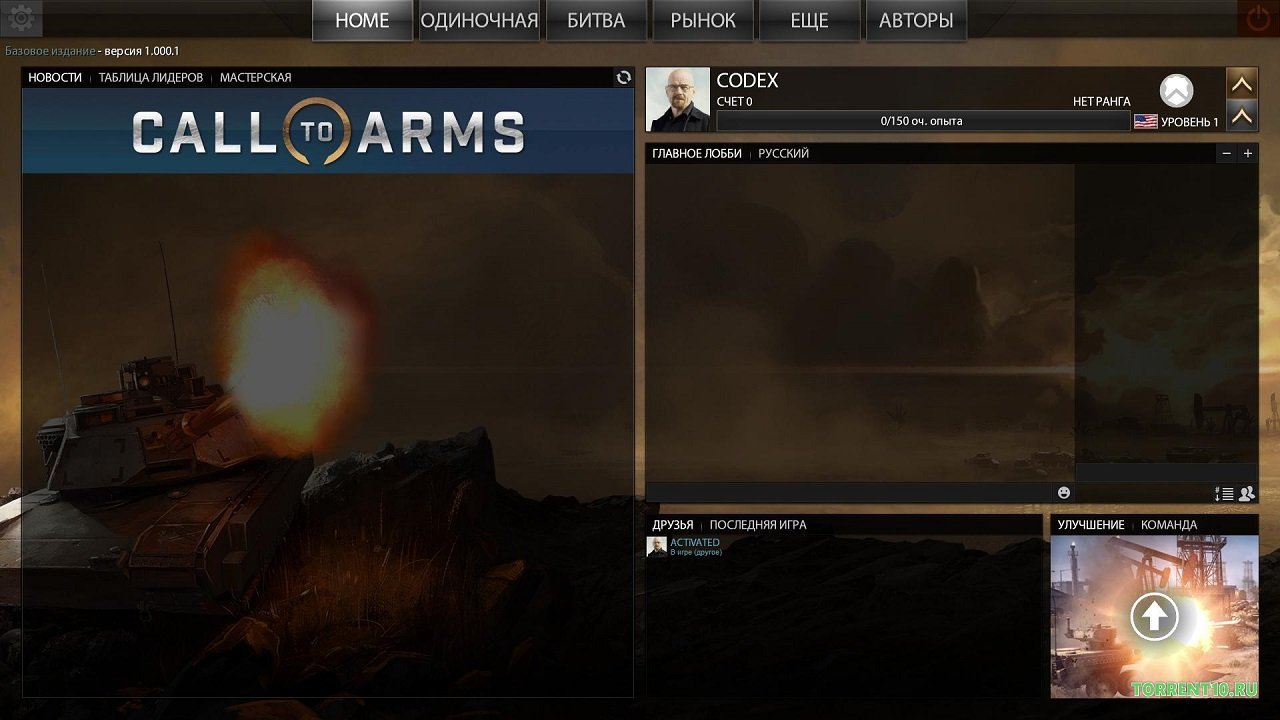Click the American flag language icon
1280x720 pixels.
1145,121
